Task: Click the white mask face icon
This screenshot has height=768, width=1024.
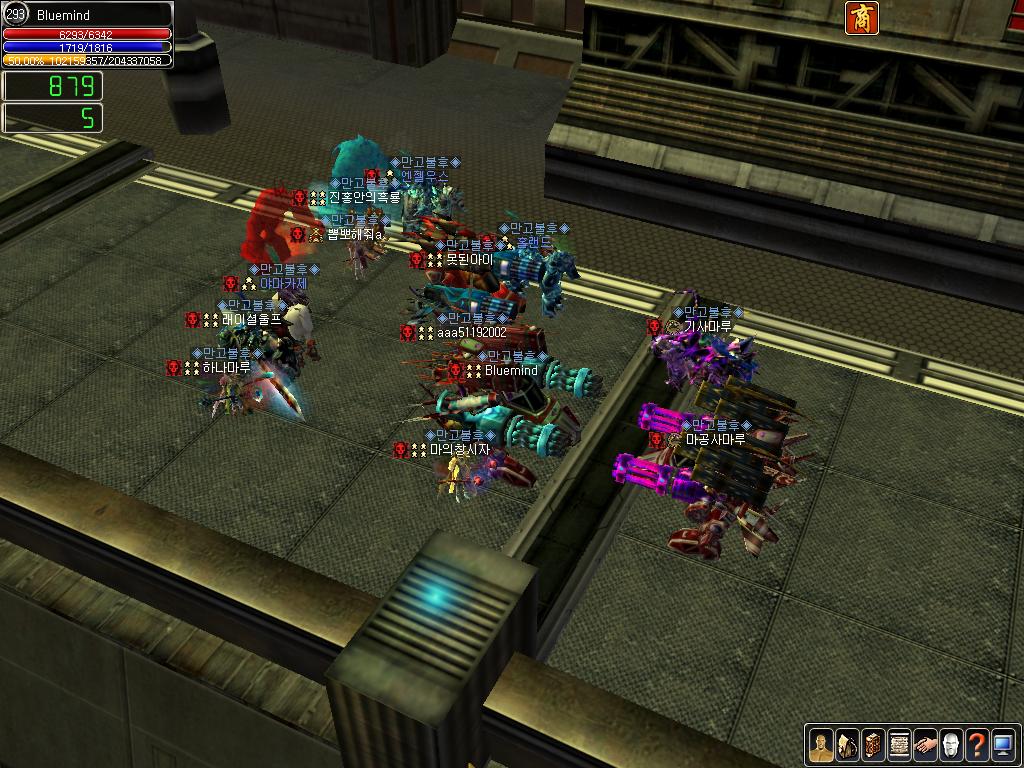Action: tap(951, 745)
